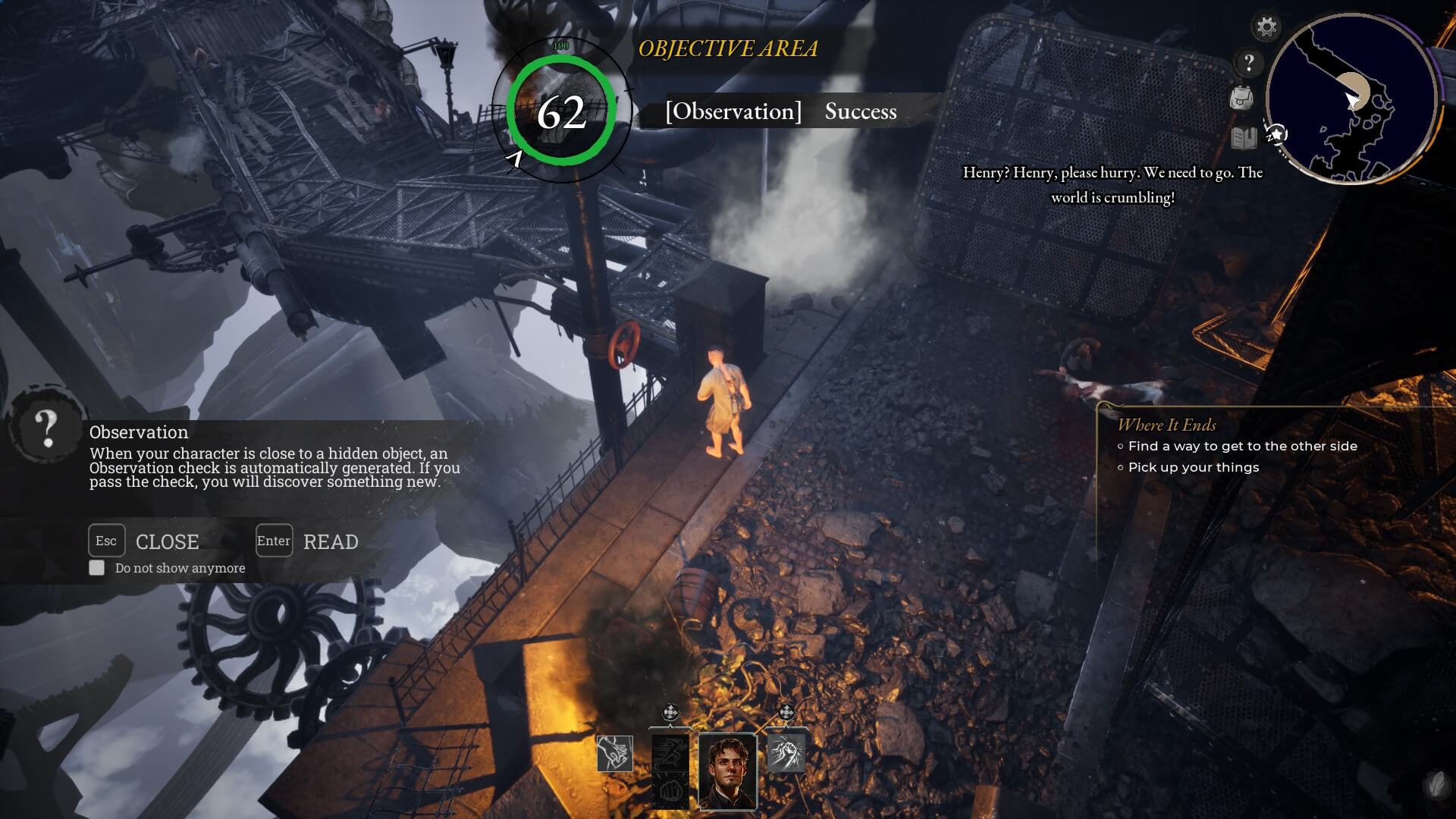Open the gear settings menu
The height and width of the screenshot is (819, 1456).
[1266, 28]
